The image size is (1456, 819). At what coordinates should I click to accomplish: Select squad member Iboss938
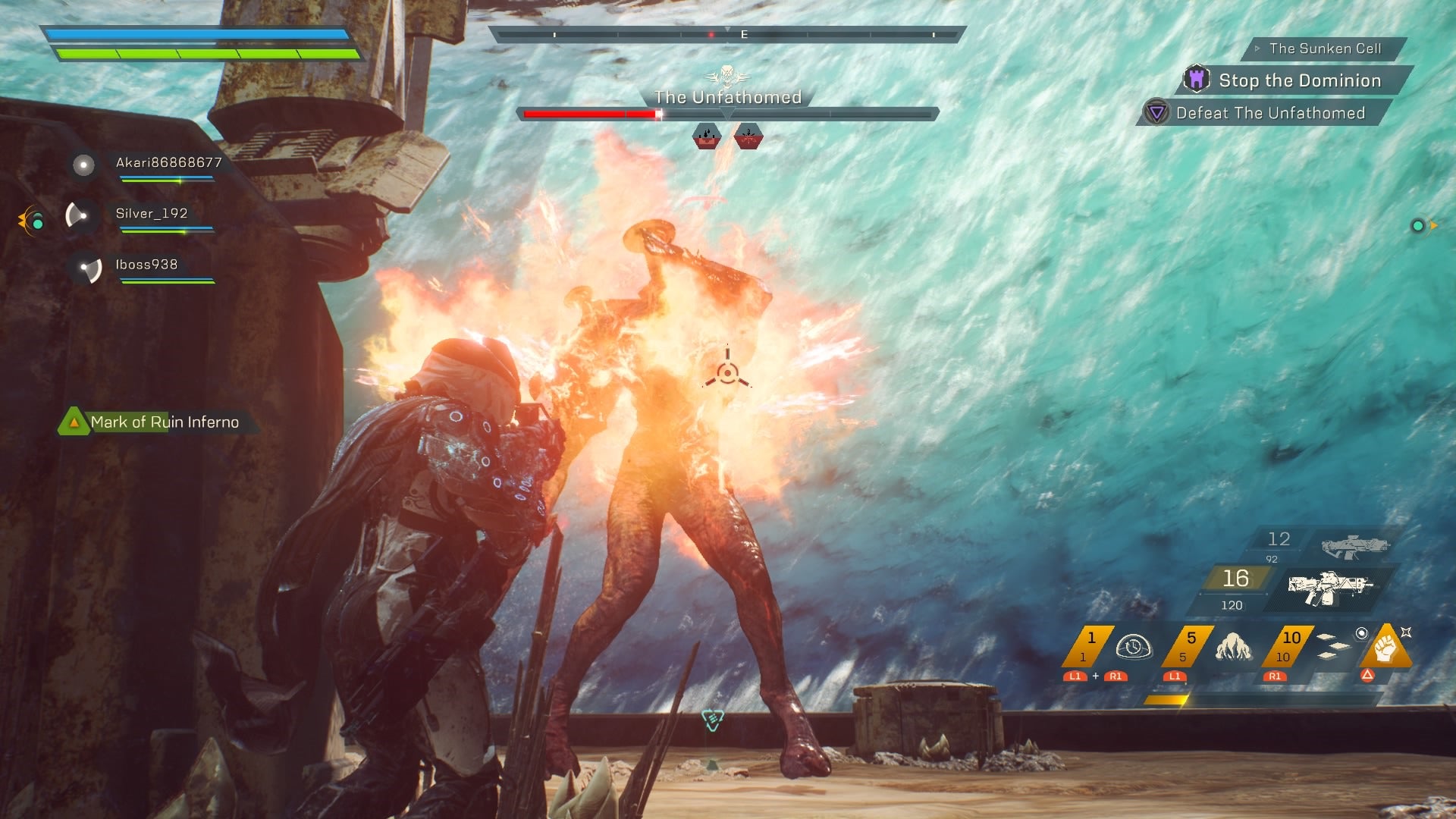point(146,265)
